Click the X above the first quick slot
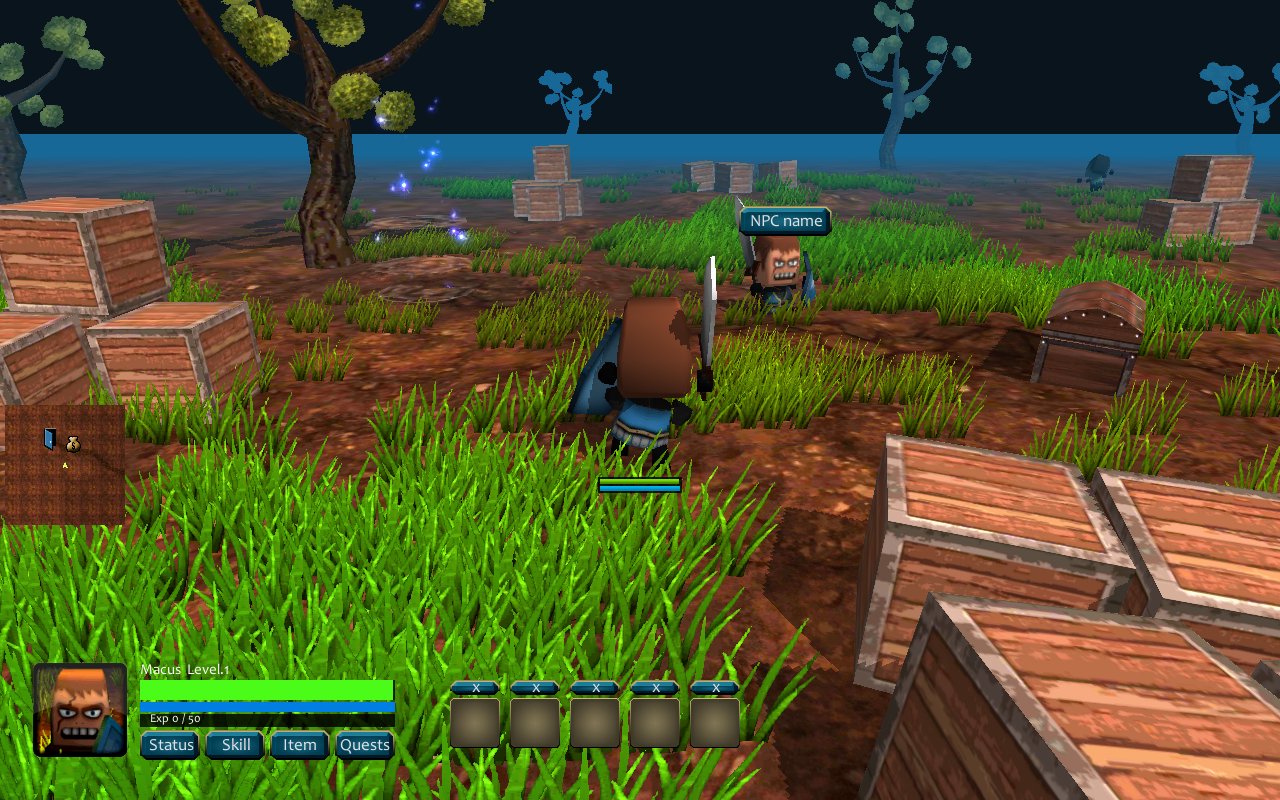Screen dimensions: 1280x800 click(475, 688)
